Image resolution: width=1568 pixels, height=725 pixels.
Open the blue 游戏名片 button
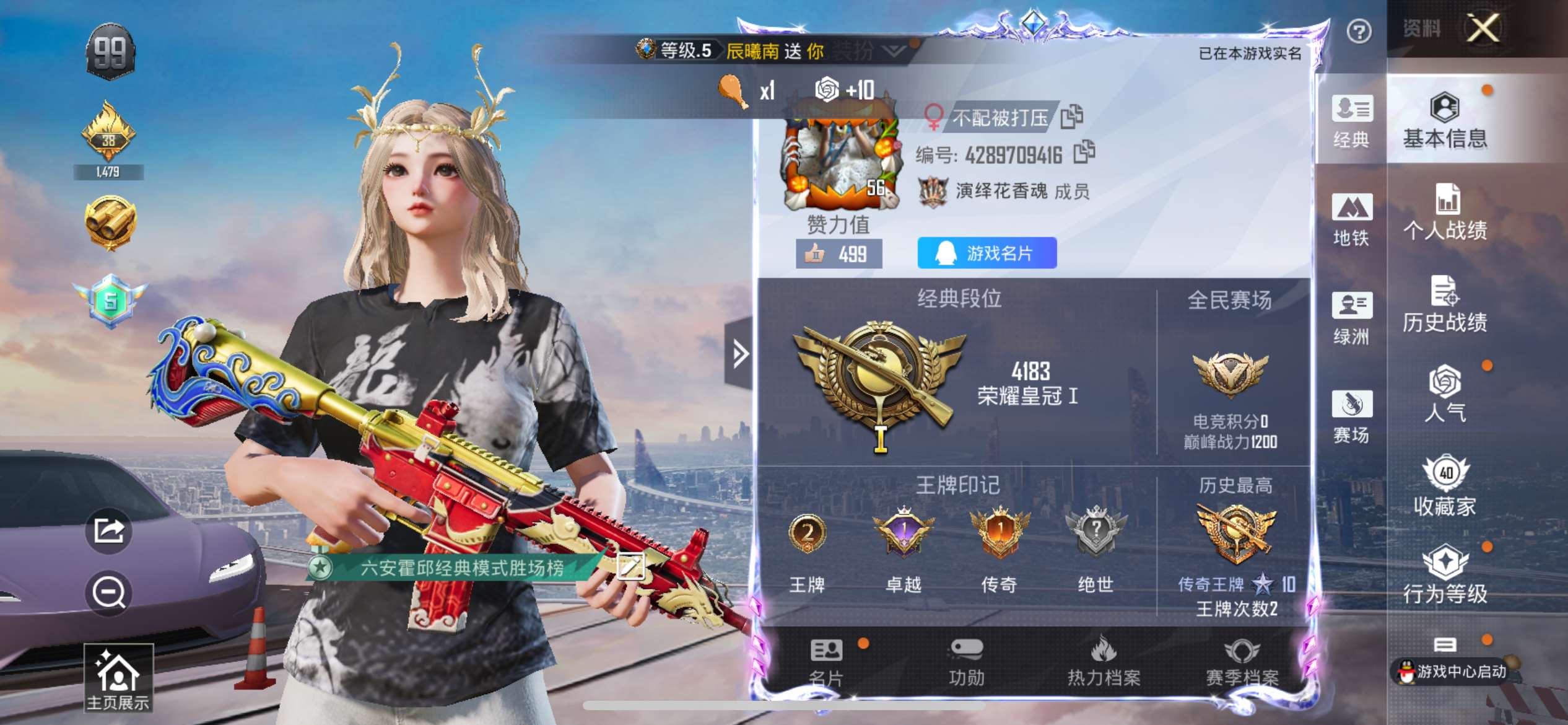(987, 253)
